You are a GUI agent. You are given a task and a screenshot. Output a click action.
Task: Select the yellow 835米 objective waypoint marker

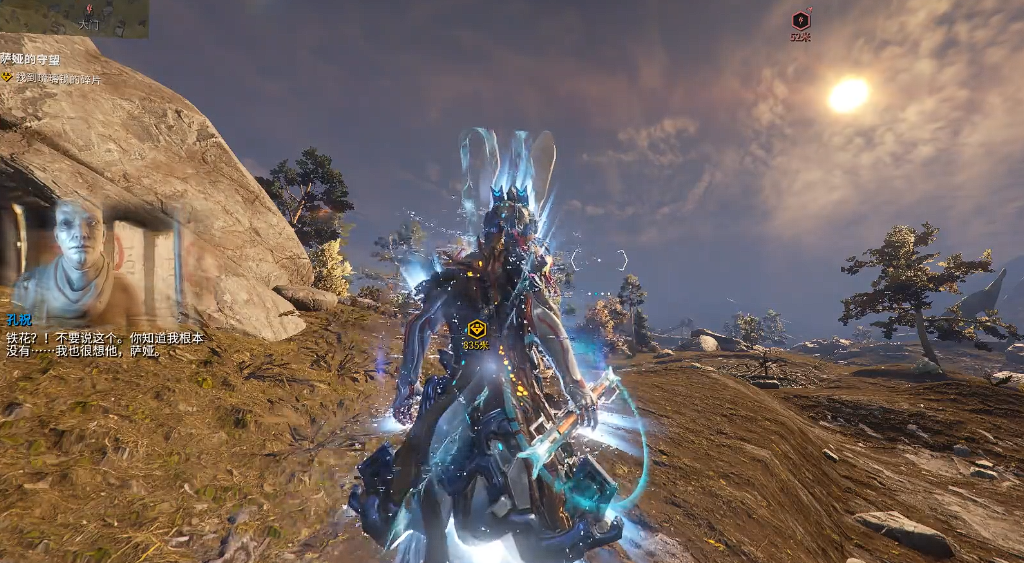(x=476, y=329)
